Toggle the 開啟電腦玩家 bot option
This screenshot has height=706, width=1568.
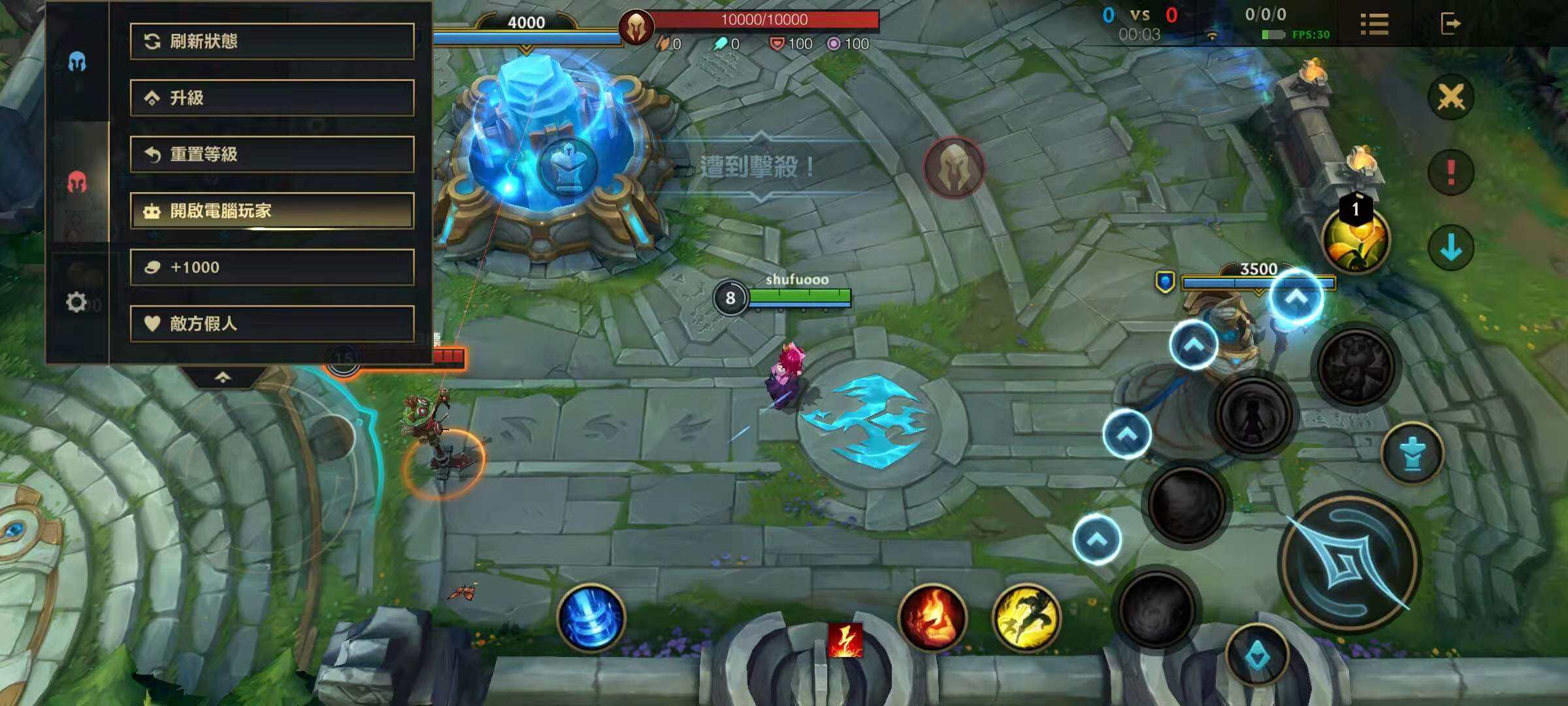(272, 210)
